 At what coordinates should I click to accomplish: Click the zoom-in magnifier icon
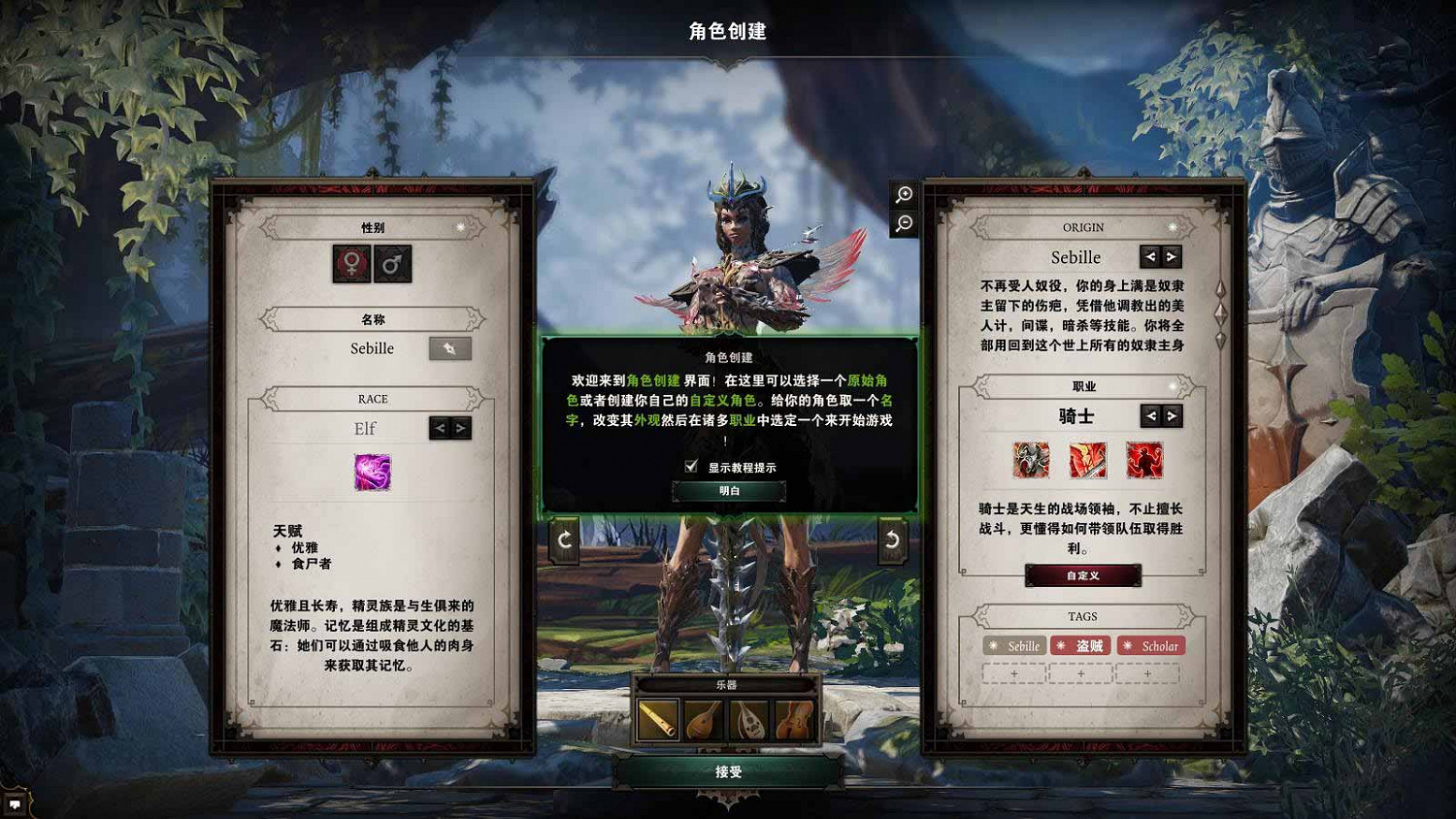[903, 194]
